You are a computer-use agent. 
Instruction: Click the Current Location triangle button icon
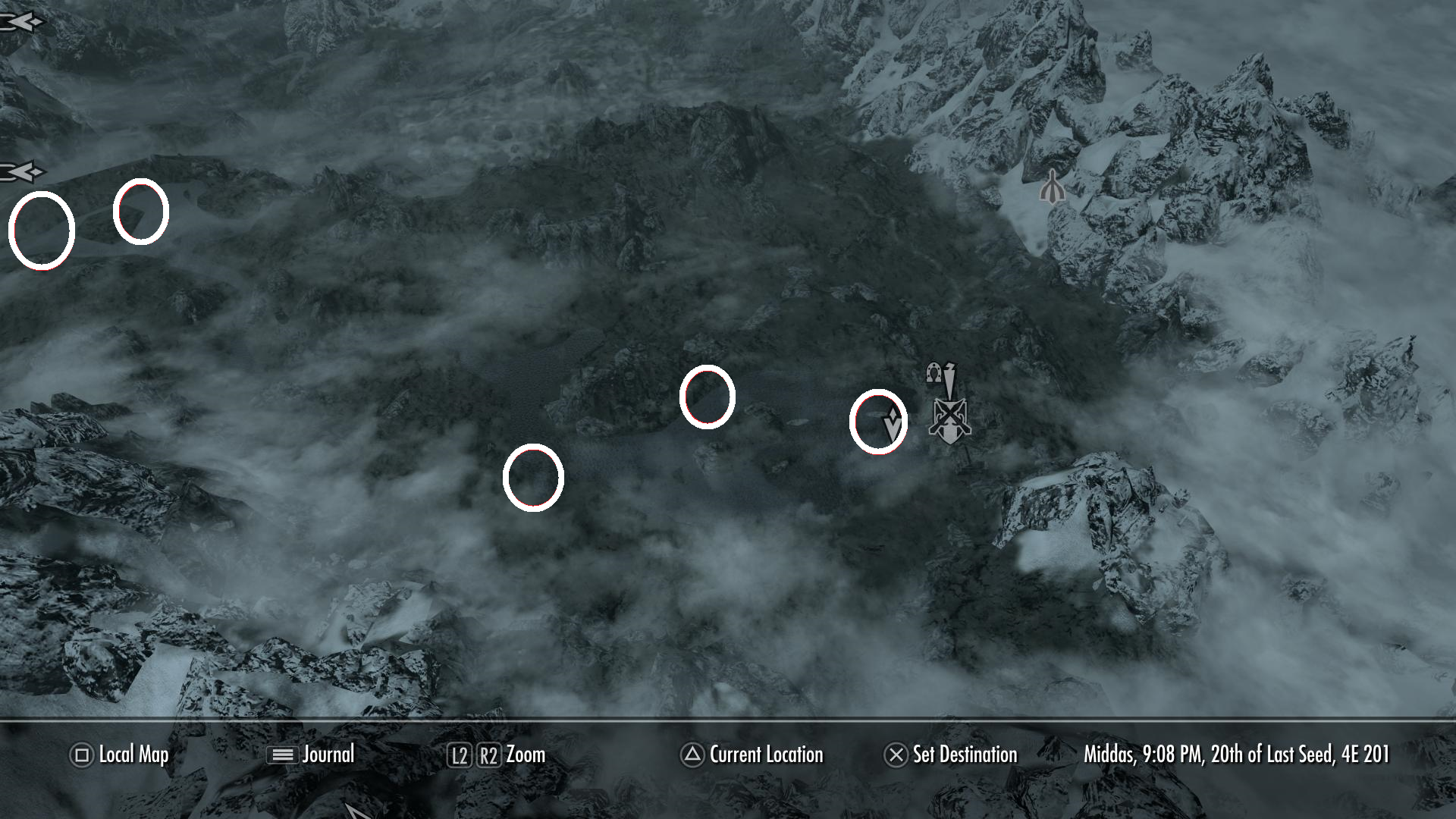691,755
